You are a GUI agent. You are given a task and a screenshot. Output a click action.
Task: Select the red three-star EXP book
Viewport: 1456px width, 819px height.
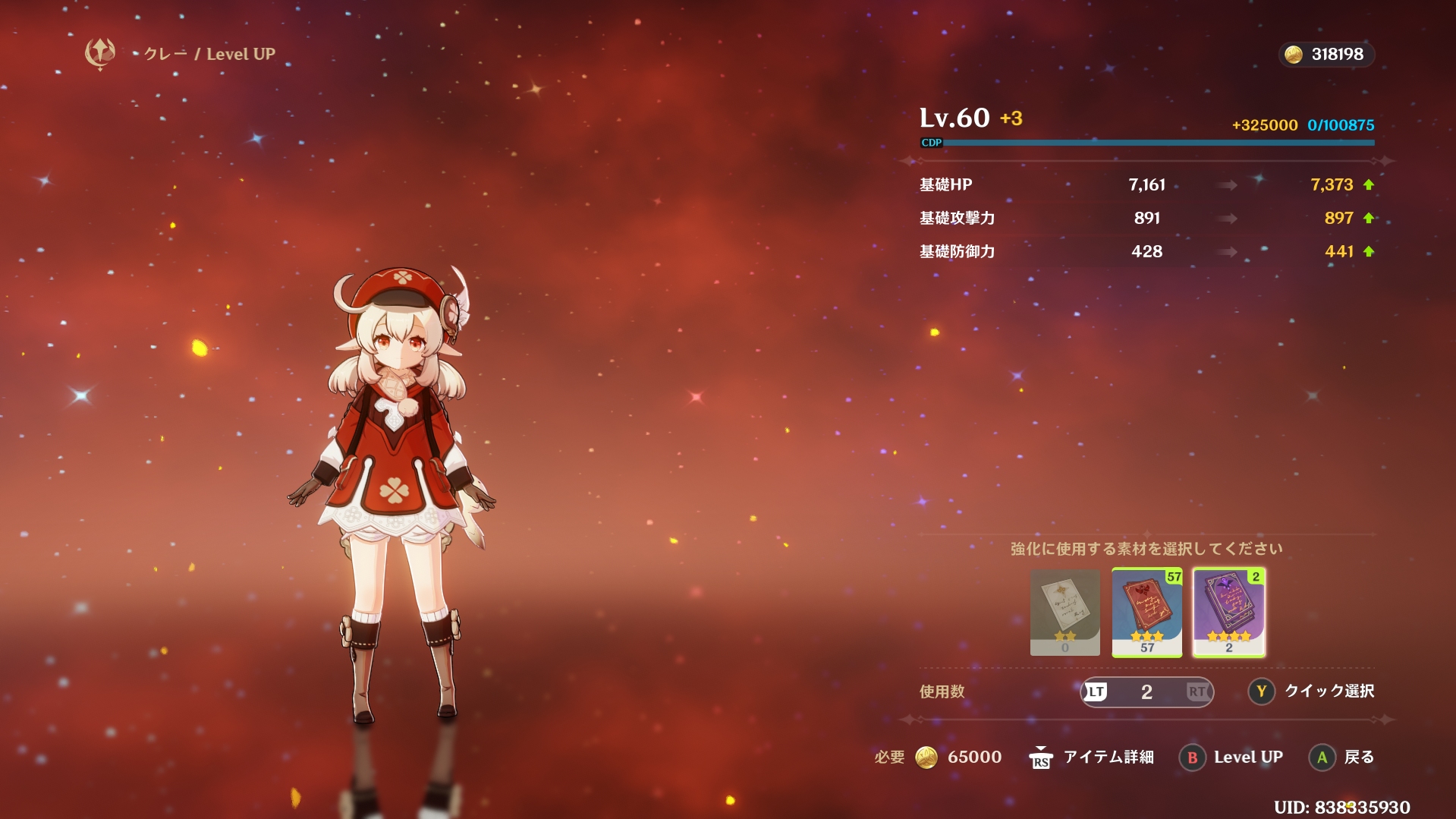(x=1146, y=611)
